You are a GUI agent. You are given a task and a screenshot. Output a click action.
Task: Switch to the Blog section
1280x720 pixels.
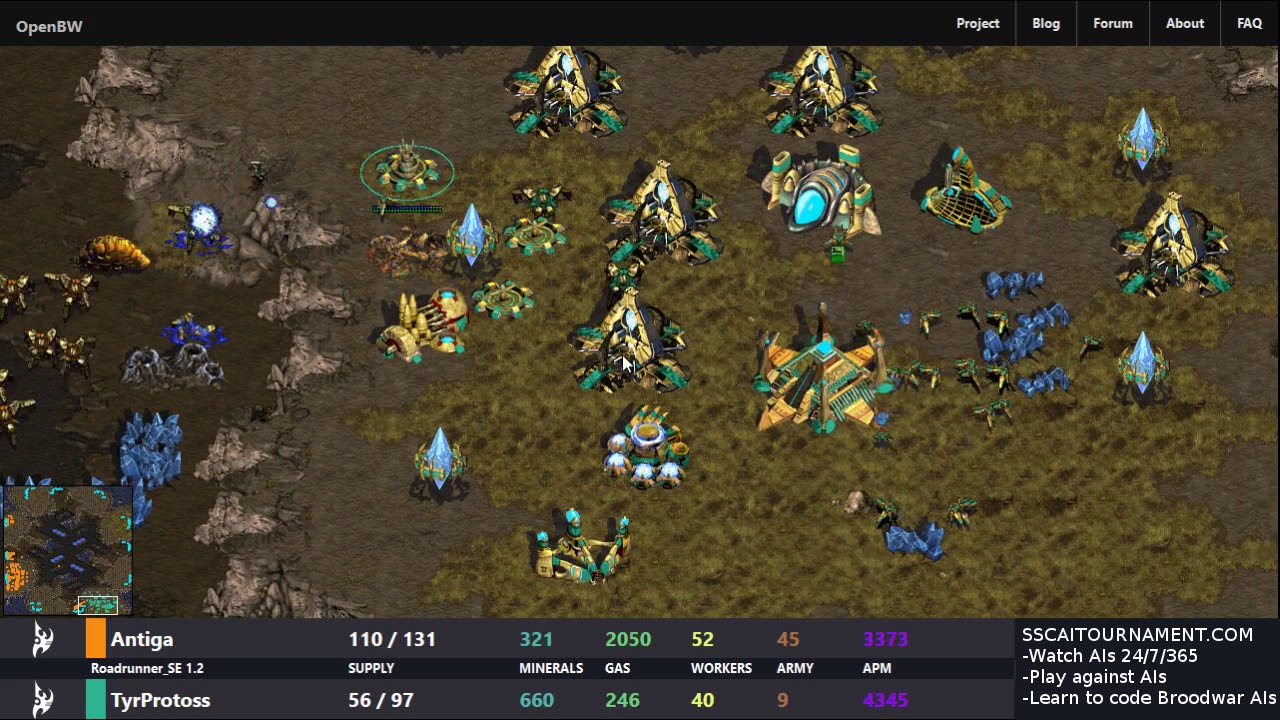[x=1046, y=23]
